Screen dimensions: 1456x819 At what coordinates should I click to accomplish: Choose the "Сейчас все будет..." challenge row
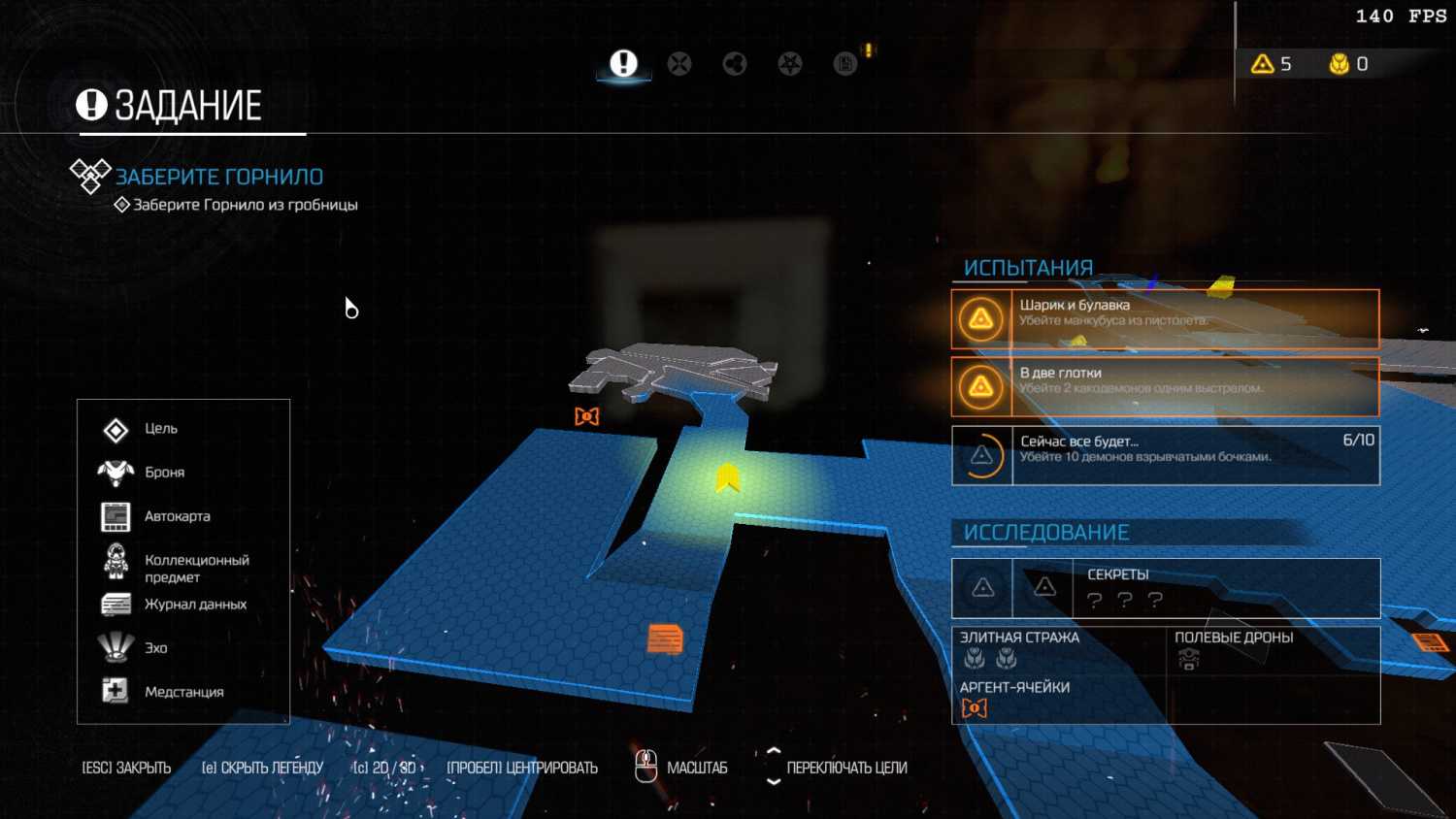(1165, 455)
